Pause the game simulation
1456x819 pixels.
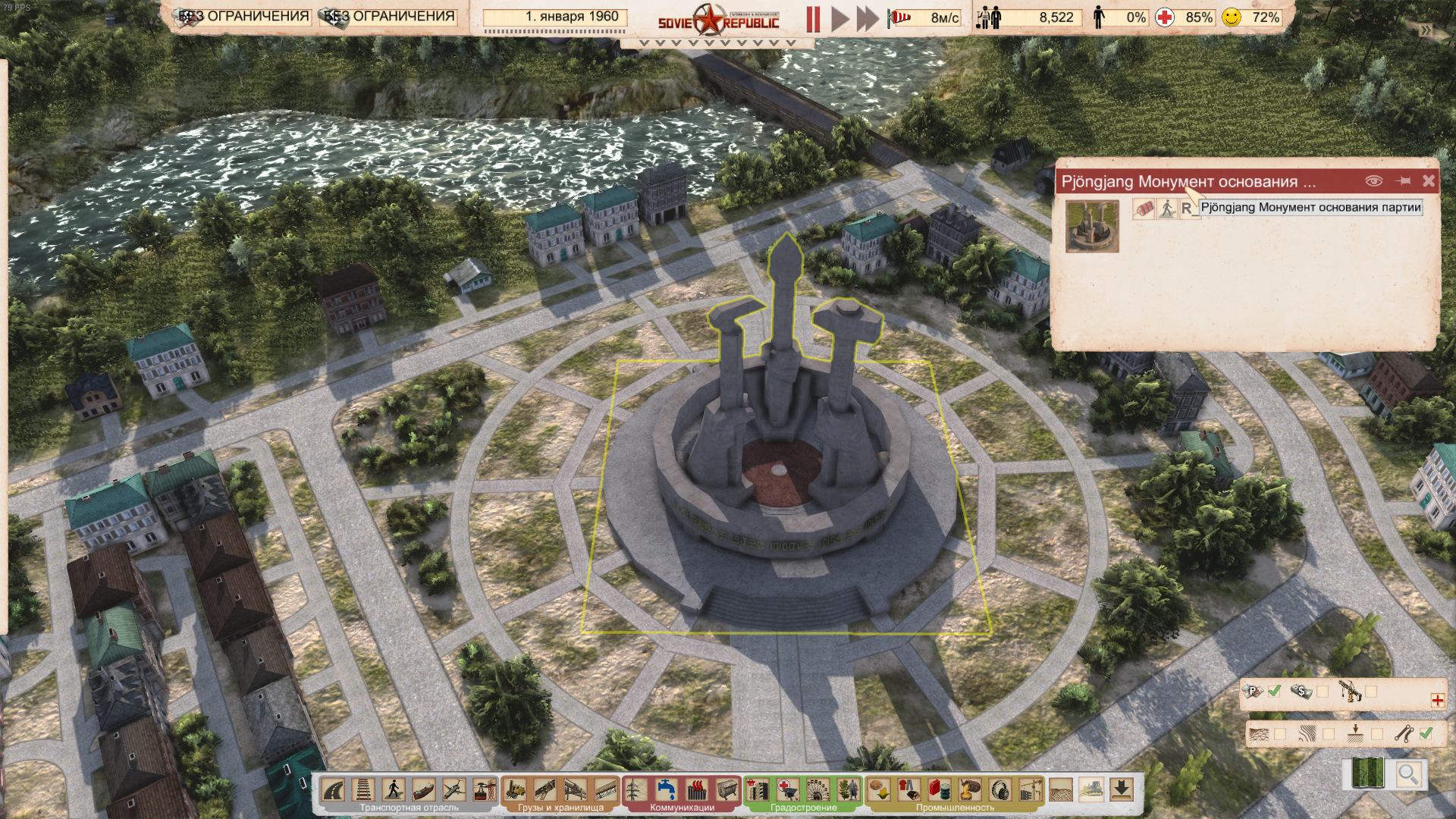[x=813, y=19]
